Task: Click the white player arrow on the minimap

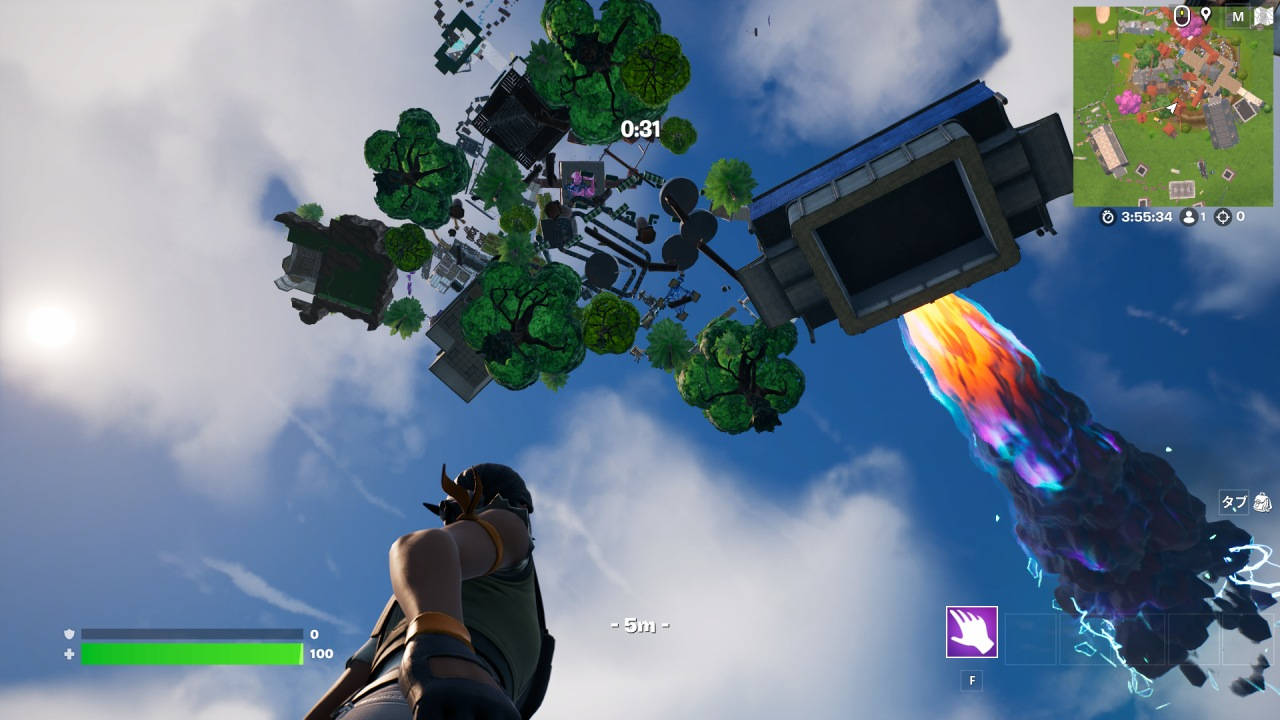Action: click(x=1172, y=108)
